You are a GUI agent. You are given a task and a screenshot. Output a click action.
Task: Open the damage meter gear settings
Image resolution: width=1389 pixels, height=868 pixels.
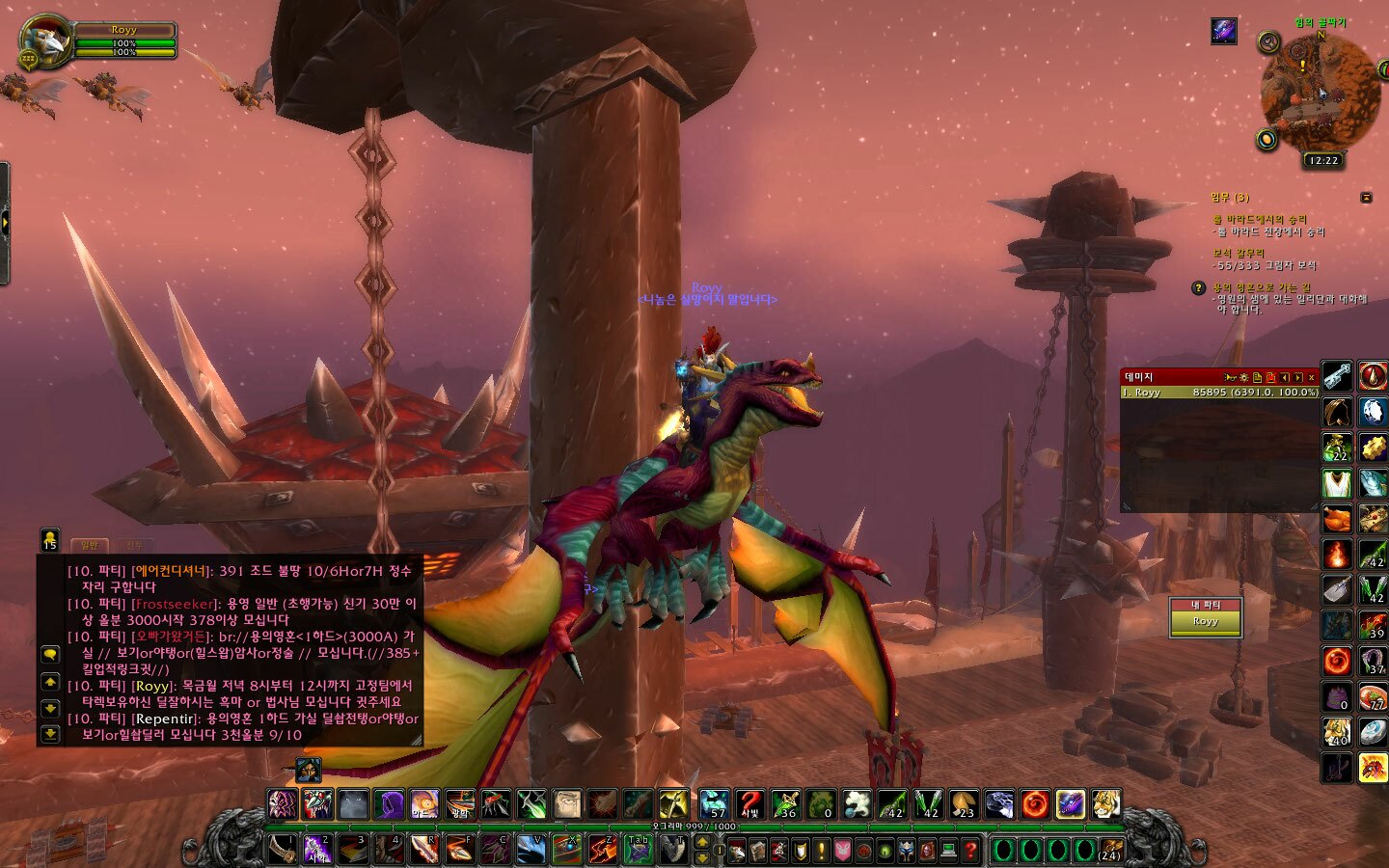pyautogui.click(x=1244, y=377)
